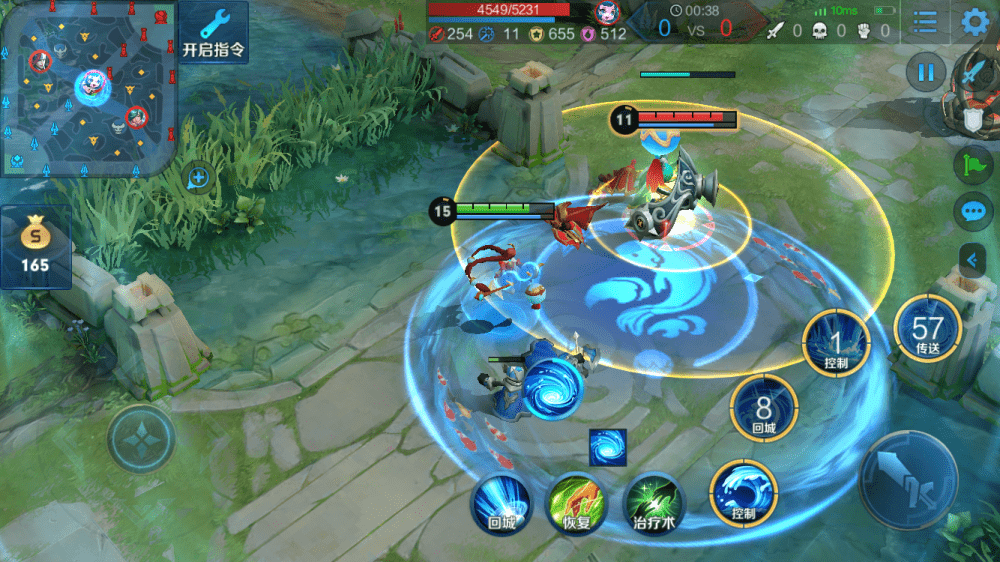1000x562 pixels.
Task: Select the 传送 teleport skill
Action: point(927,330)
